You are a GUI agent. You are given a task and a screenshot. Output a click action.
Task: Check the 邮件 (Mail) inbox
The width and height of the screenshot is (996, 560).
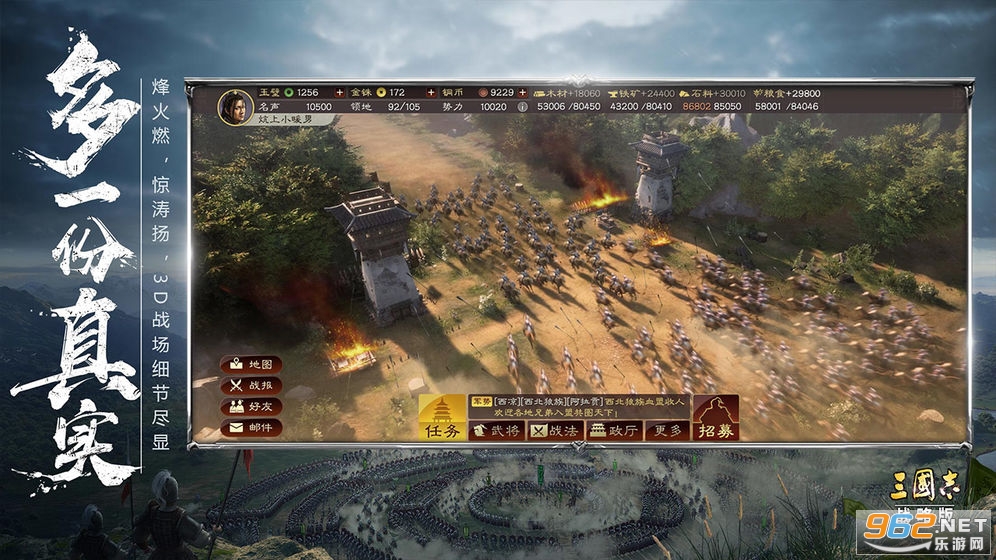(252, 427)
